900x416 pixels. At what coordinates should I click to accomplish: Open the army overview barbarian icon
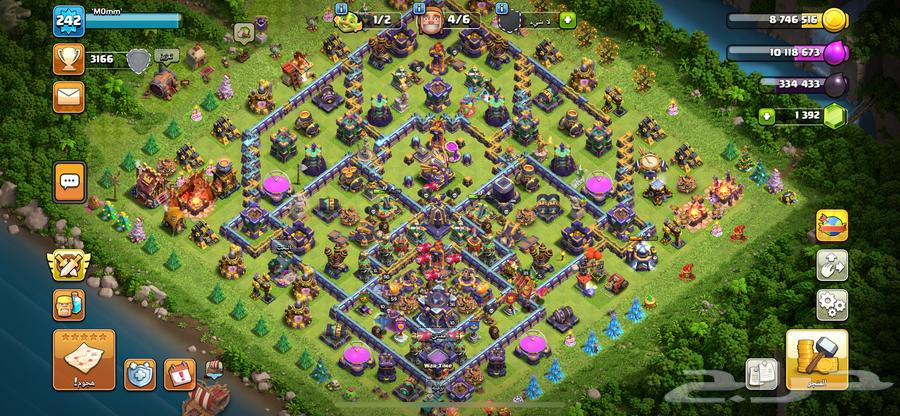tap(69, 306)
